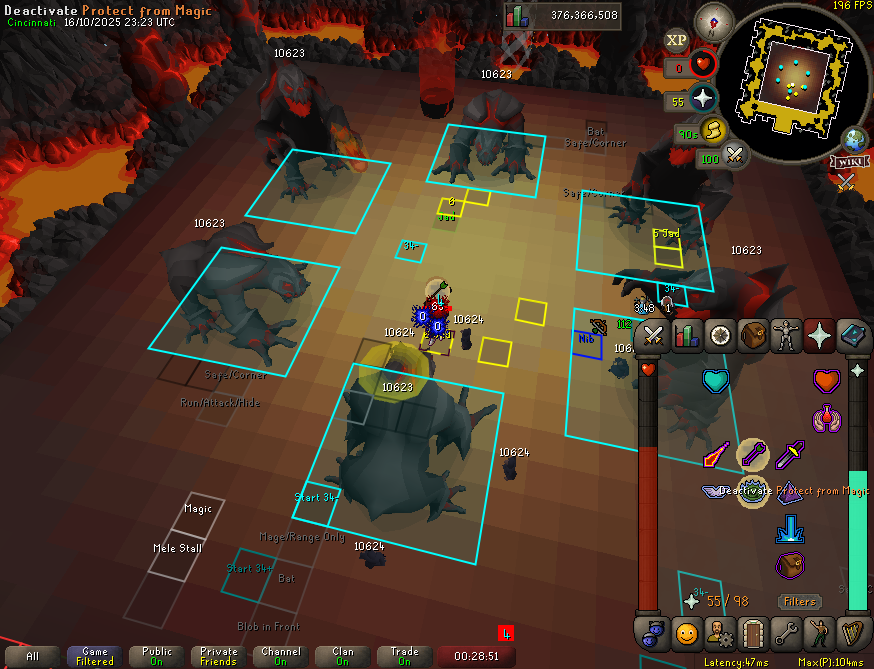Image resolution: width=874 pixels, height=669 pixels.
Task: Select the All chat tab
Action: (33, 656)
